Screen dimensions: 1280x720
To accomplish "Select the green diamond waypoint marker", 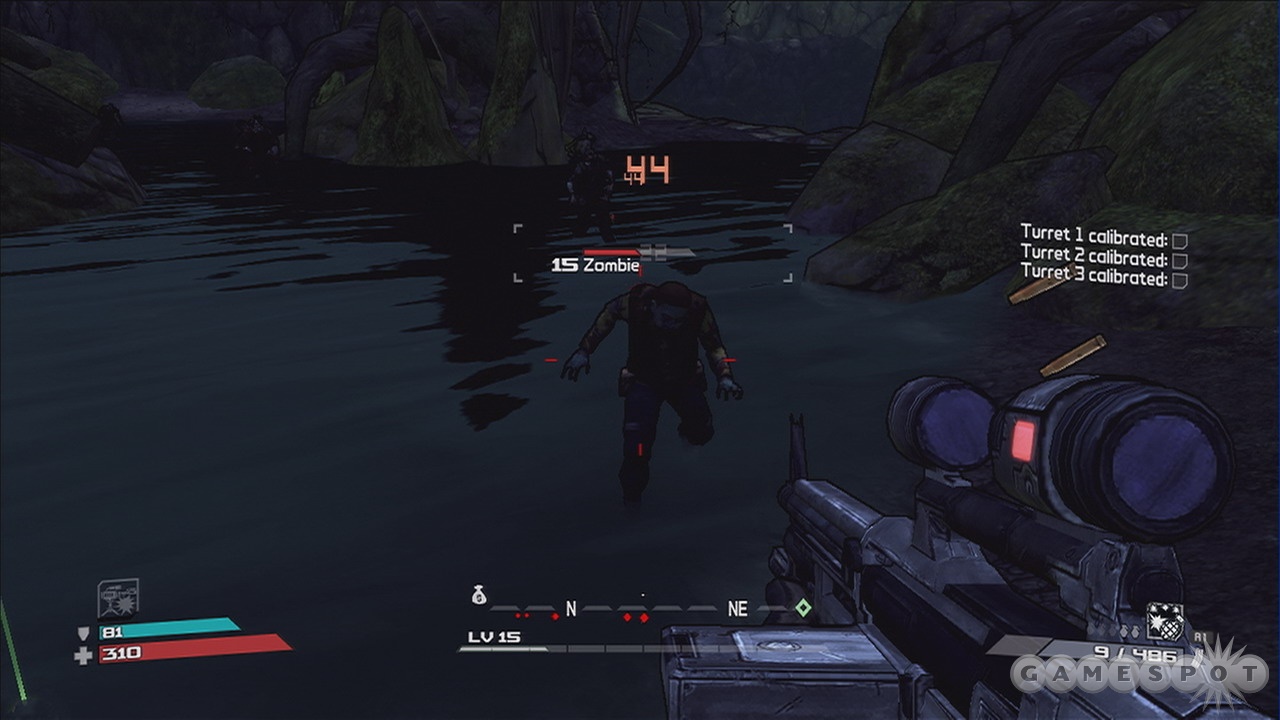I will pyautogui.click(x=801, y=607).
